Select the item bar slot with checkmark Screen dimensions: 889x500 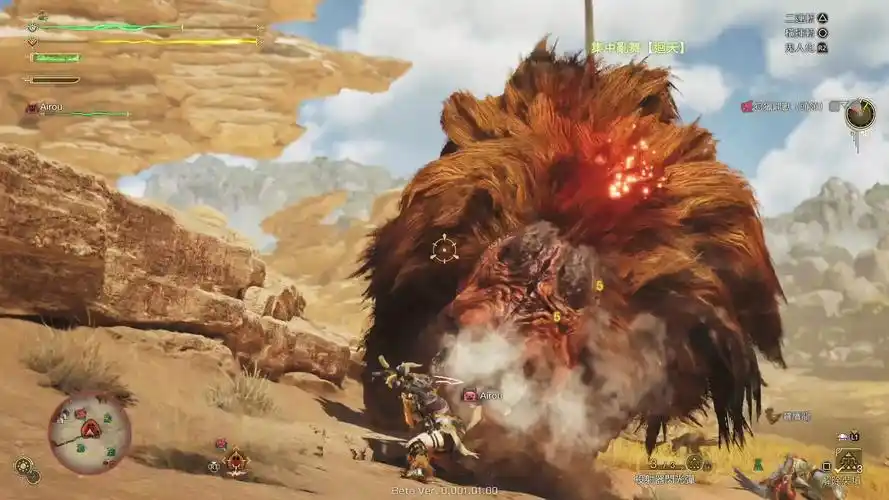(x=848, y=460)
